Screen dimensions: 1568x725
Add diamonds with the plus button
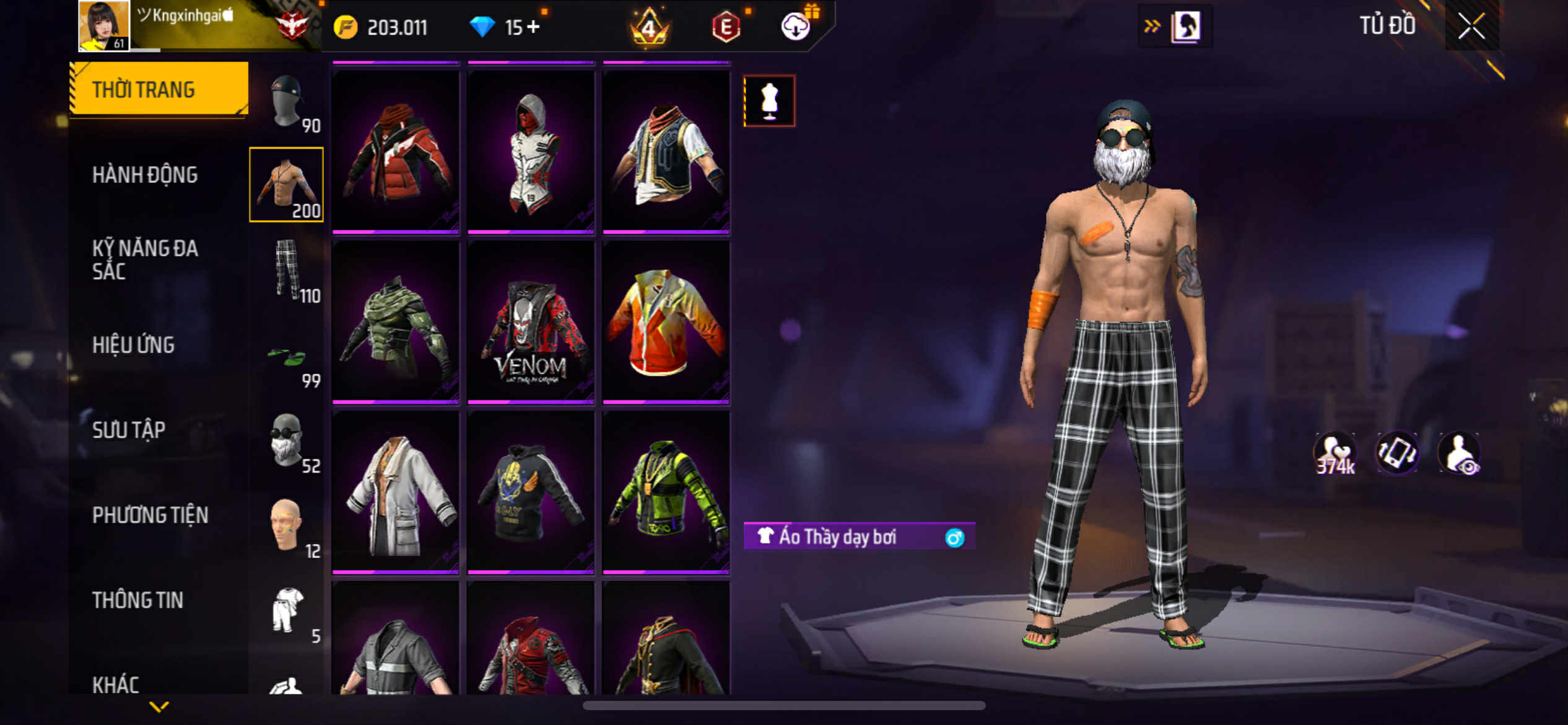(534, 27)
